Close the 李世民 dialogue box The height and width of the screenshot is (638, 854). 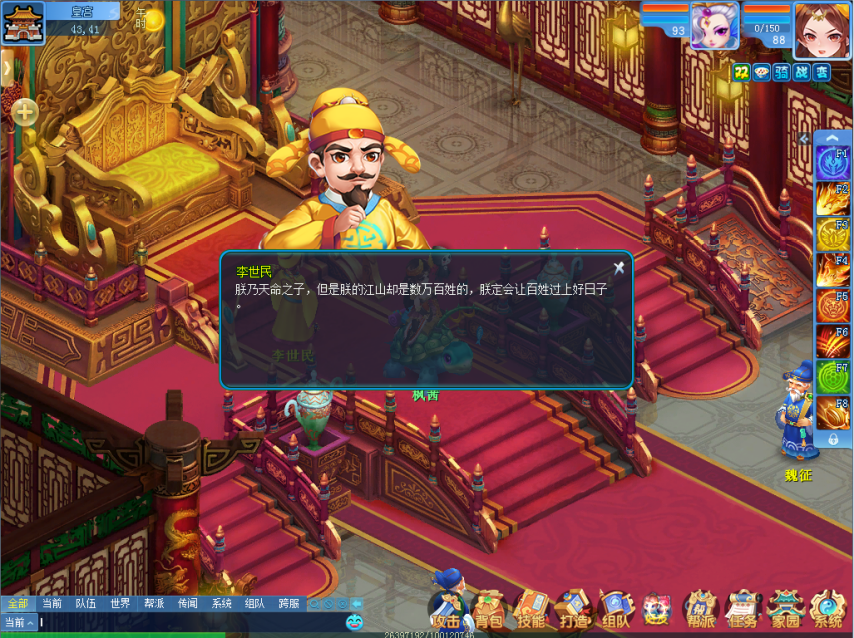(619, 267)
